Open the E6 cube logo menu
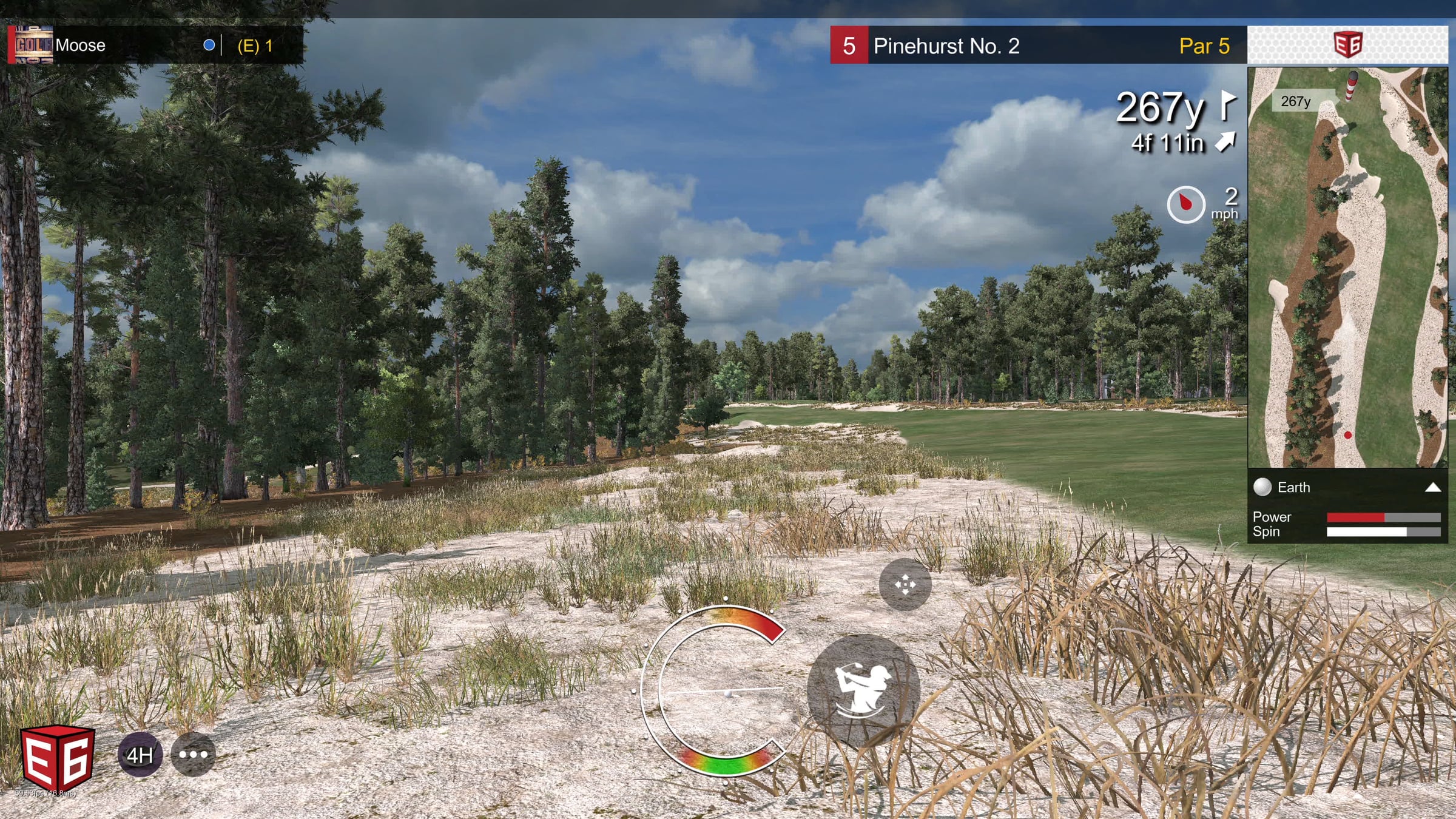 [x=58, y=758]
